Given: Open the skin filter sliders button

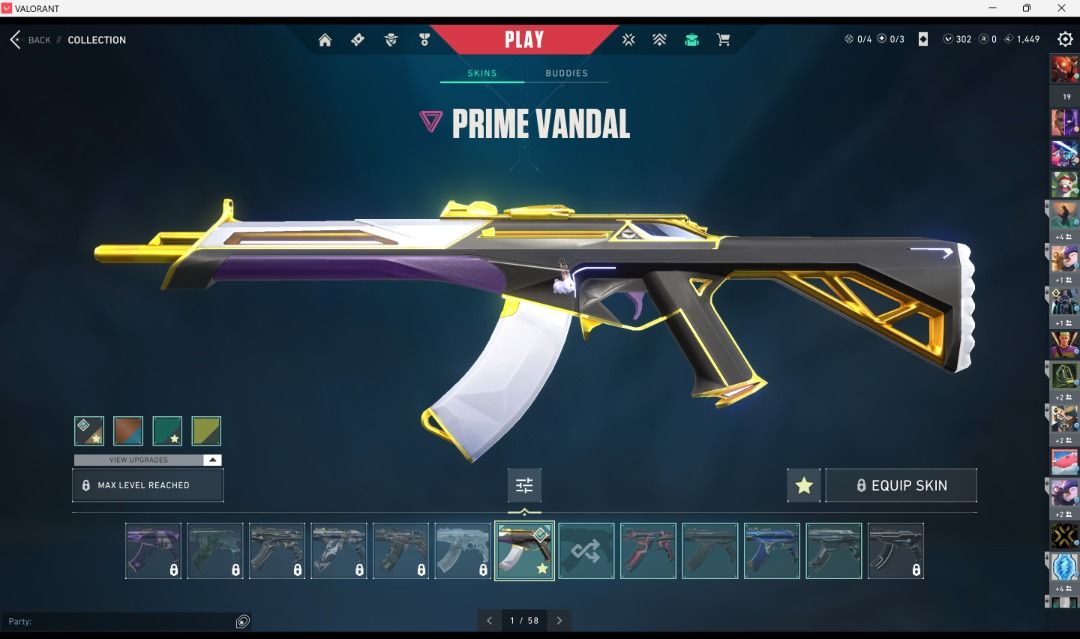Looking at the screenshot, I should [524, 485].
